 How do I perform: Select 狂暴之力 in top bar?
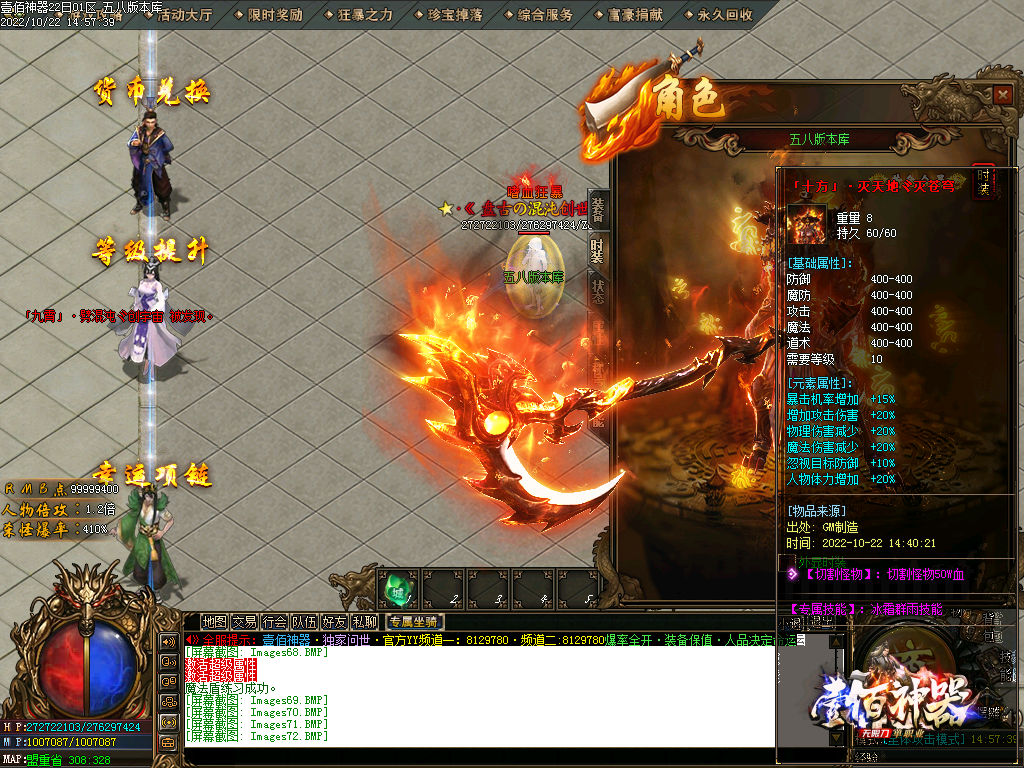pyautogui.click(x=364, y=15)
